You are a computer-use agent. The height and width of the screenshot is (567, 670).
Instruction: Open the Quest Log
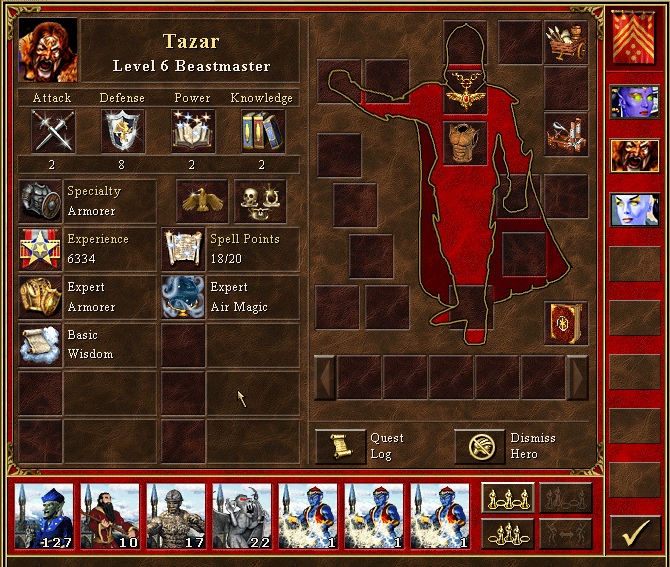[x=341, y=446]
